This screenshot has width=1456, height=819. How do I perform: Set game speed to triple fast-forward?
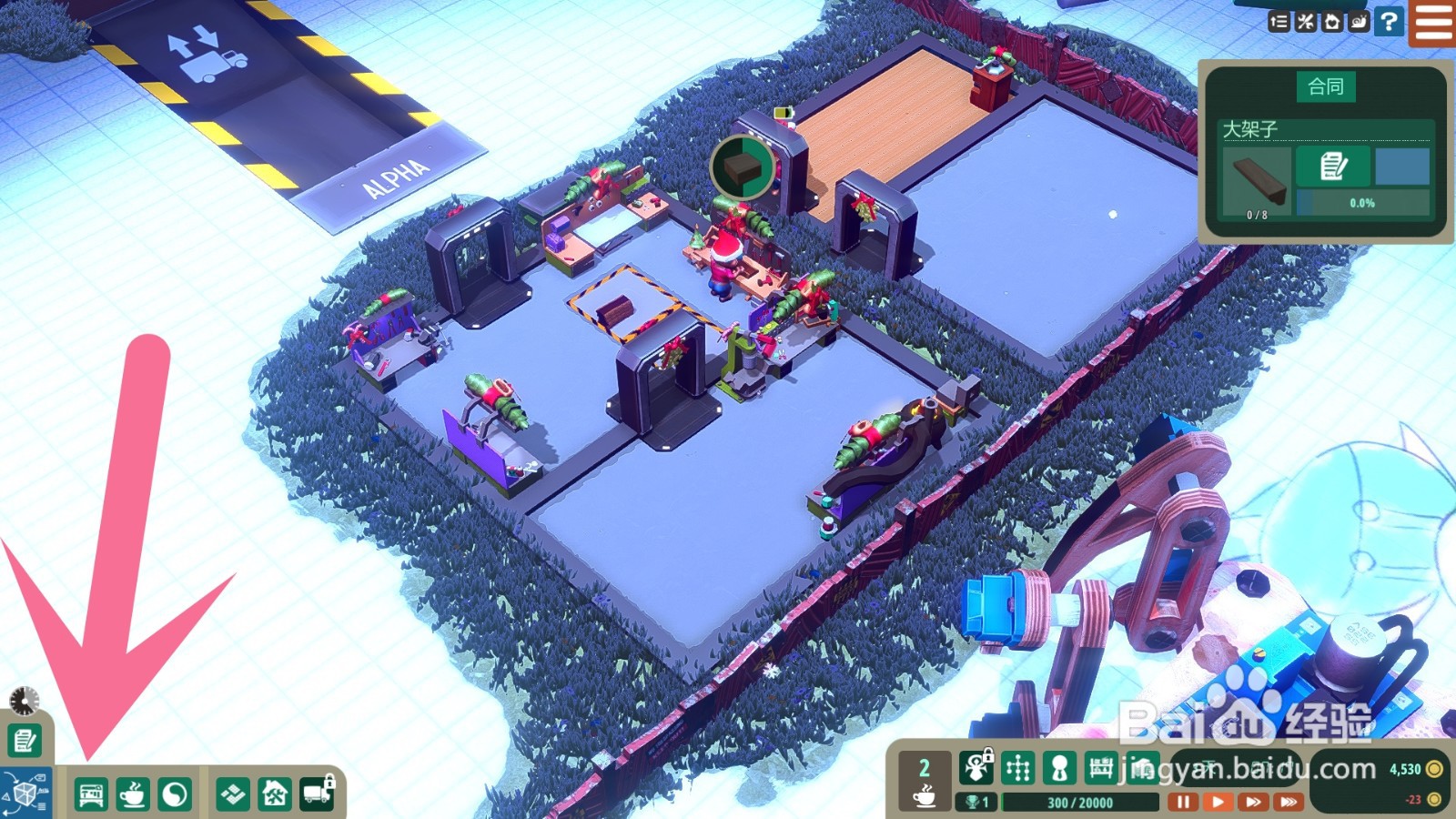pos(1288,802)
